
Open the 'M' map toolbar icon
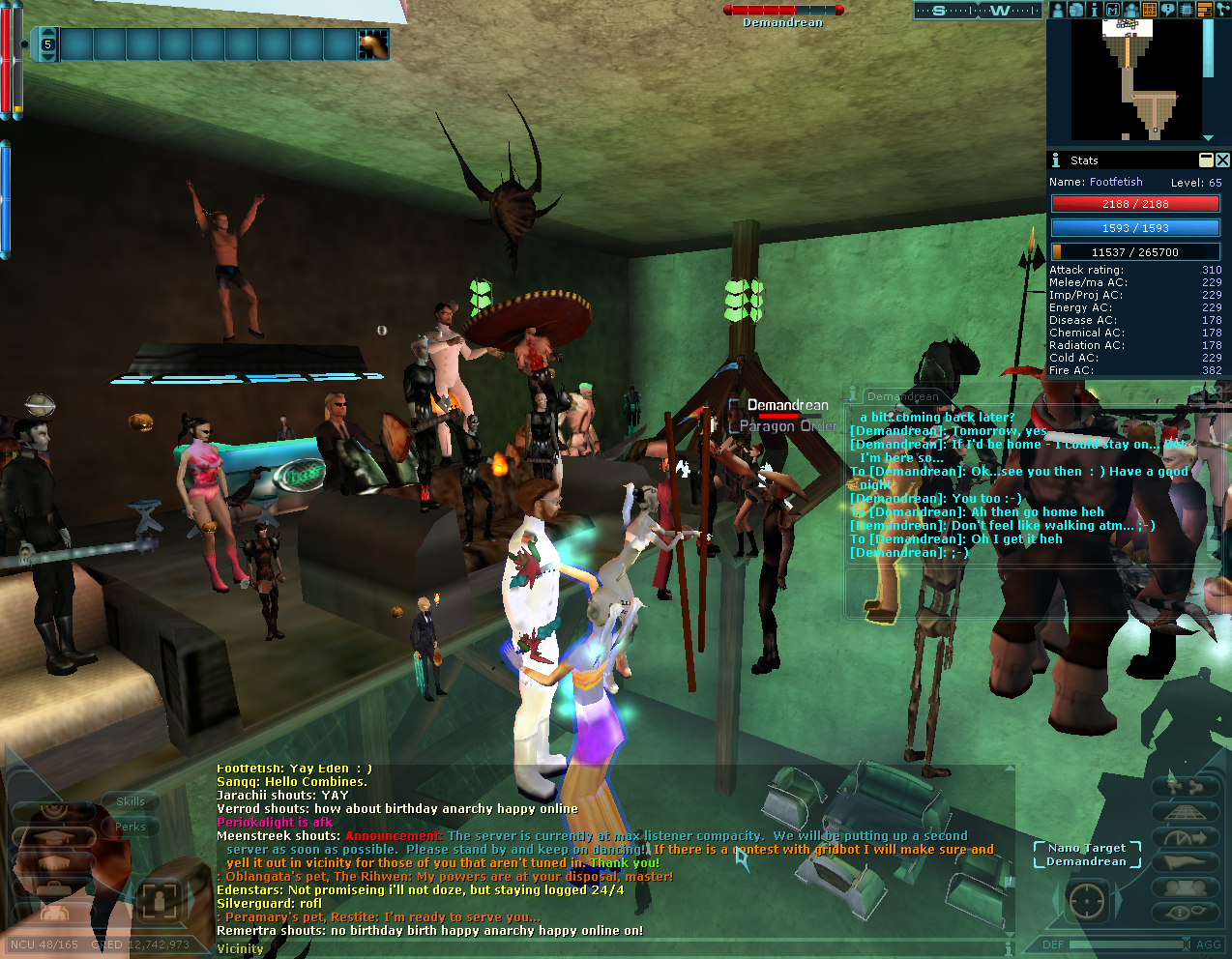[x=1112, y=10]
